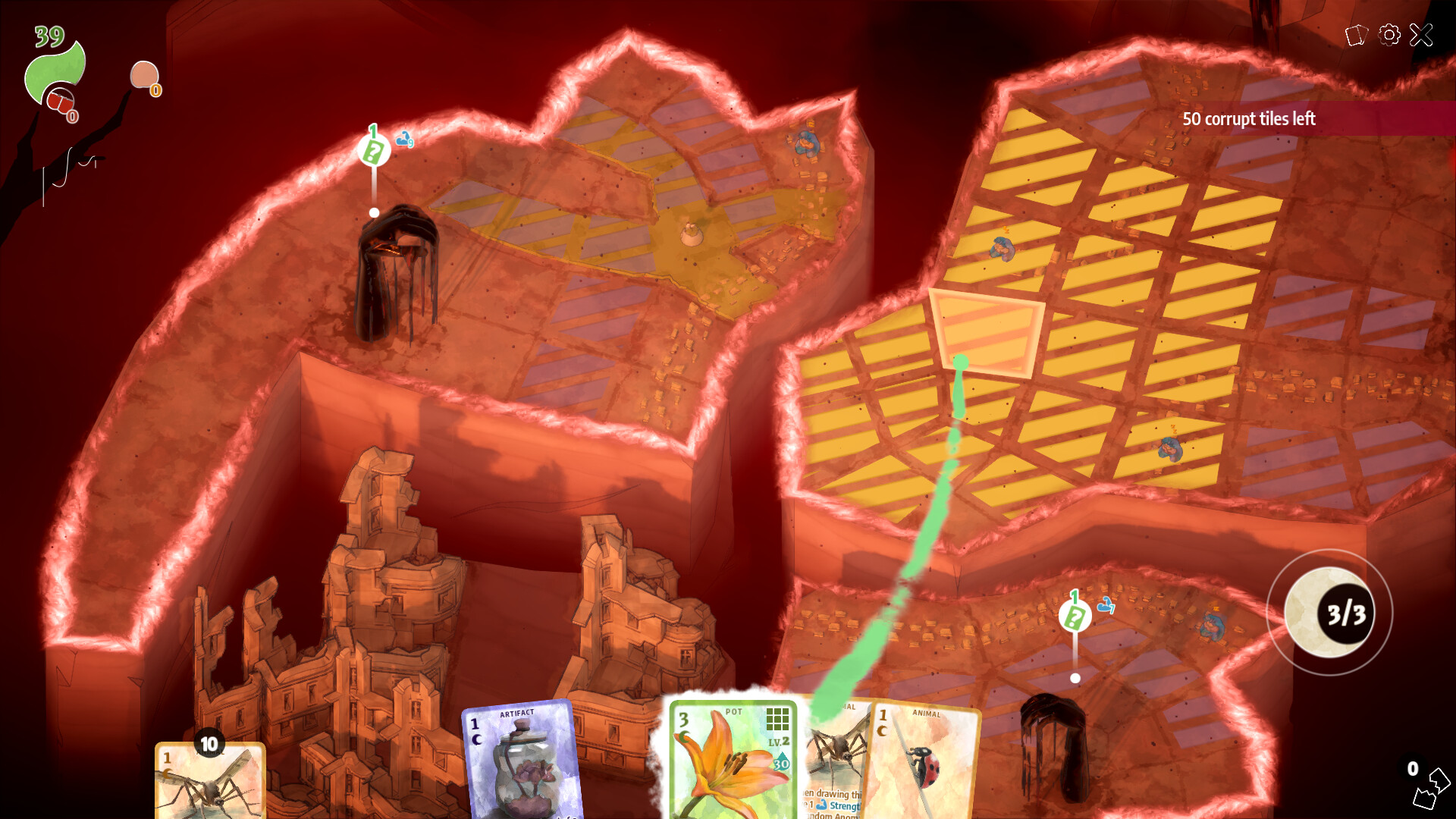Image resolution: width=1456 pixels, height=819 pixels.
Task: Click the water droplet icon near the upper quest marker
Action: coord(404,139)
